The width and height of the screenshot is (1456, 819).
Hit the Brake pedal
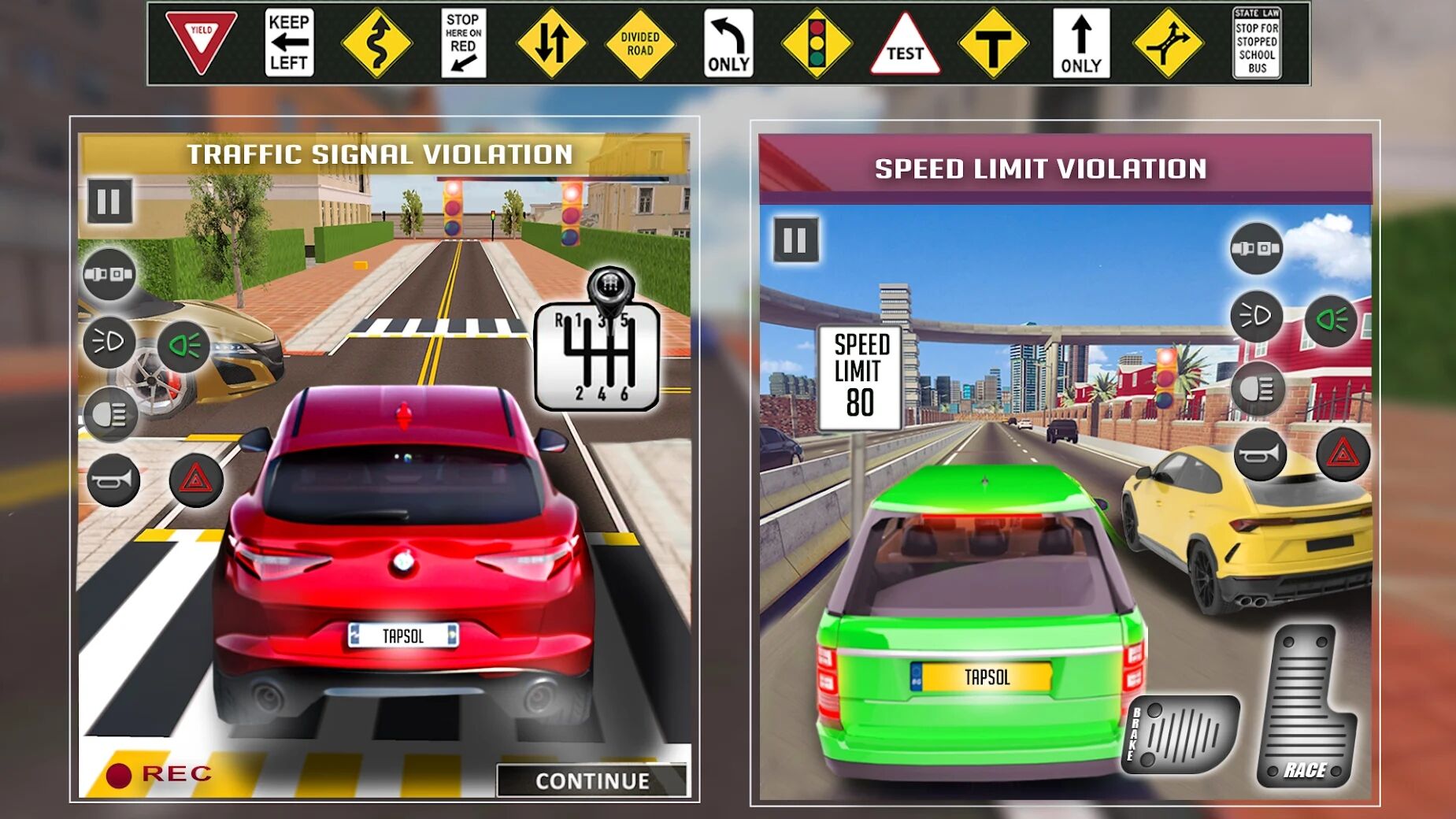[x=1180, y=732]
